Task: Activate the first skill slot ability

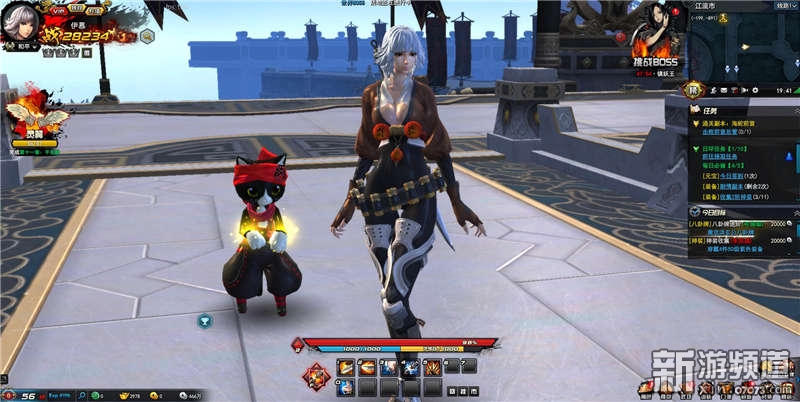Action: (345, 367)
